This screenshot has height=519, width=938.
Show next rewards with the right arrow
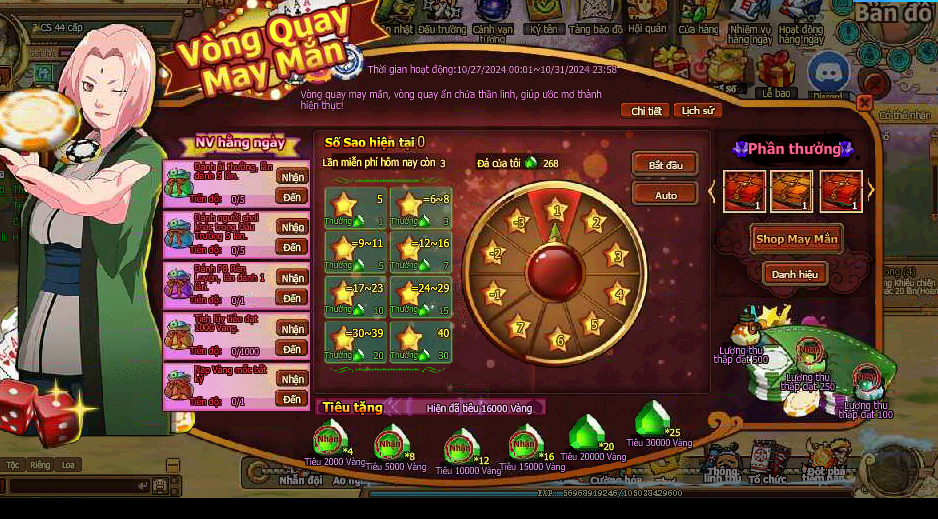pyautogui.click(x=870, y=189)
